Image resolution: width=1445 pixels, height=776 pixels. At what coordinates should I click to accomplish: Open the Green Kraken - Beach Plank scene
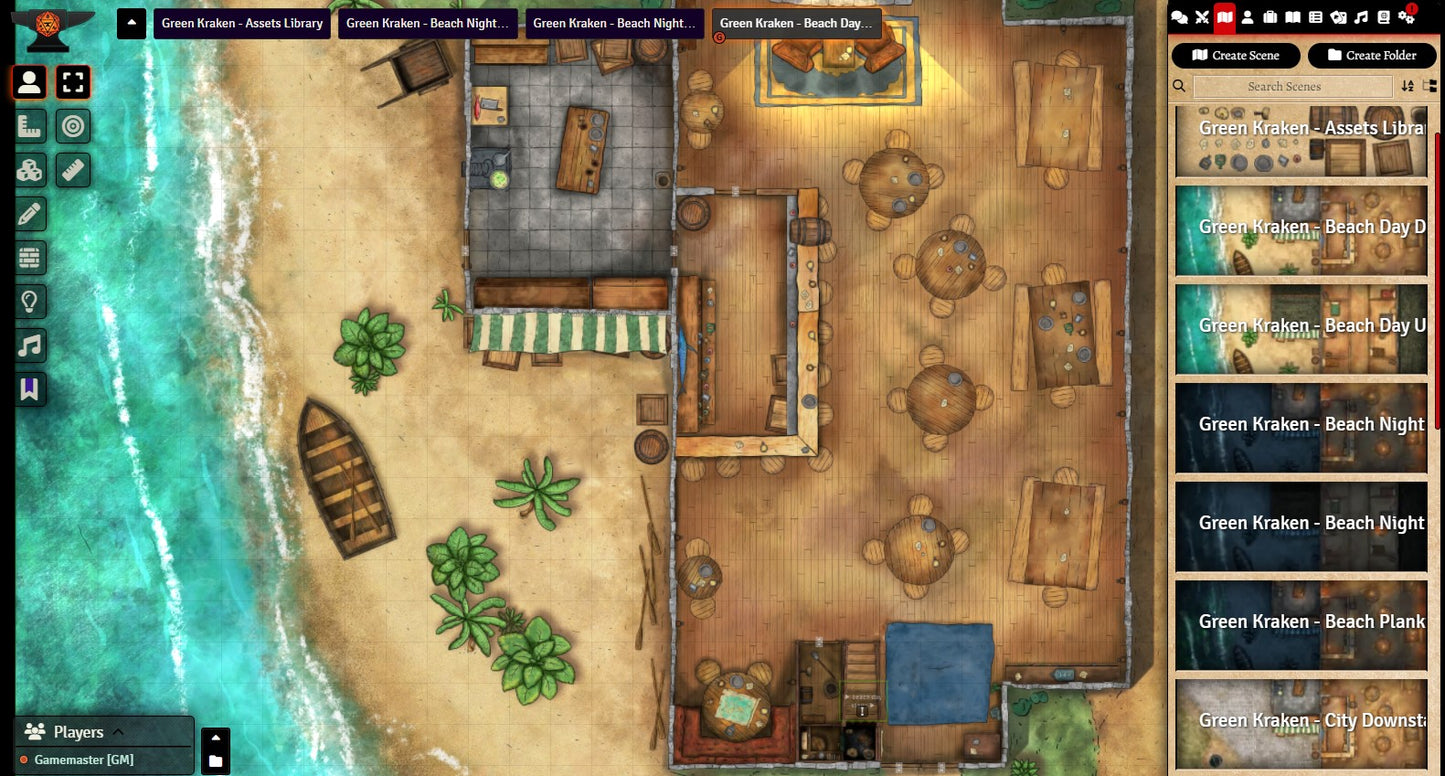coord(1301,622)
